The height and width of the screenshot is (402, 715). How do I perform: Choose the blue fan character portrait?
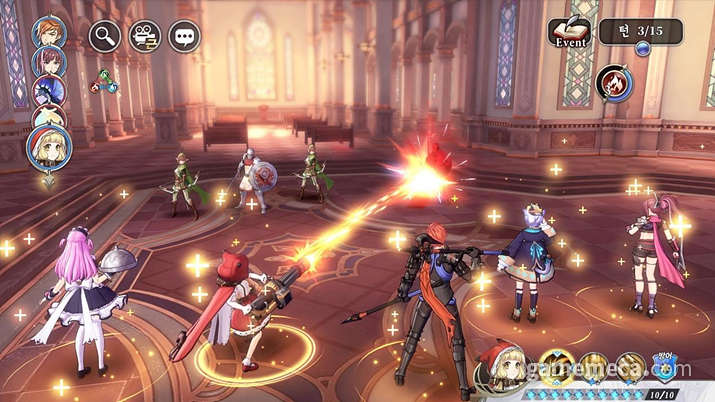click(x=46, y=91)
